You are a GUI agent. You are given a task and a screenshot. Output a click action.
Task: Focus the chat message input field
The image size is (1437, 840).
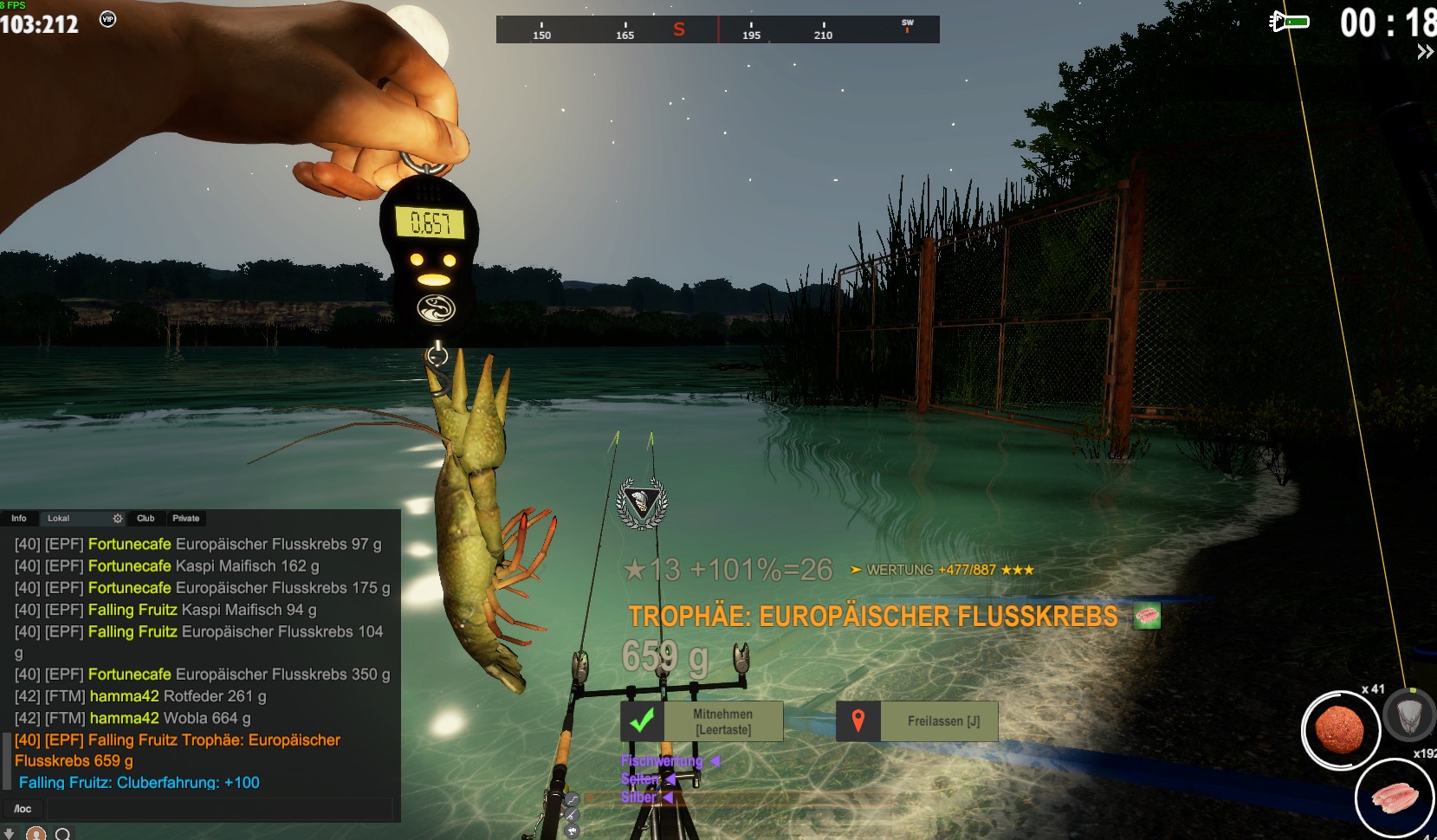(218, 809)
